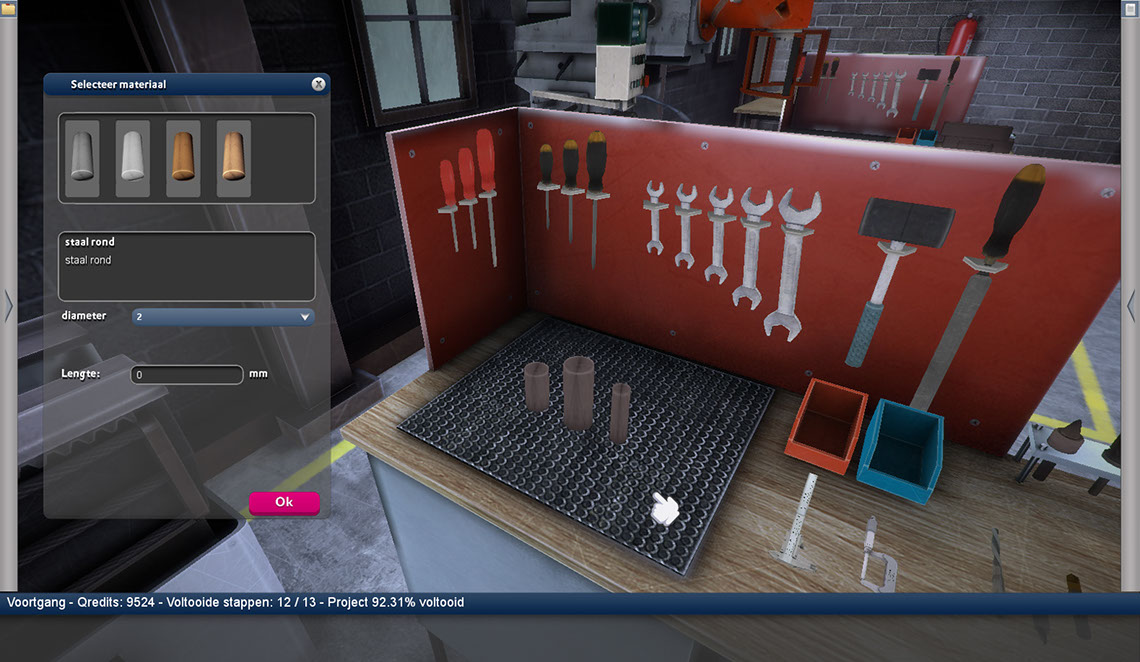Select the light tan wooden rod material
This screenshot has width=1140, height=662.
point(234,158)
